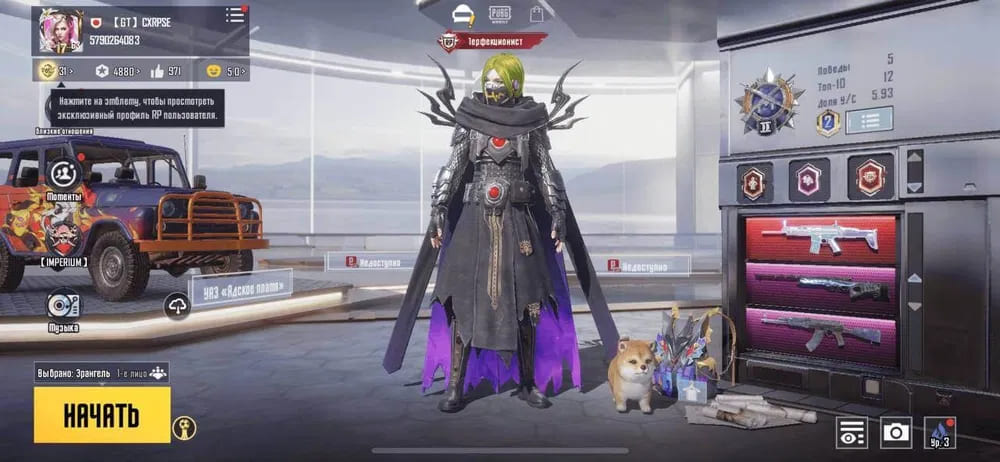Screen dimensions: 1000x462
Task: Click the gold trophy icon beside НАЧАТЬ
Action: coord(184,427)
